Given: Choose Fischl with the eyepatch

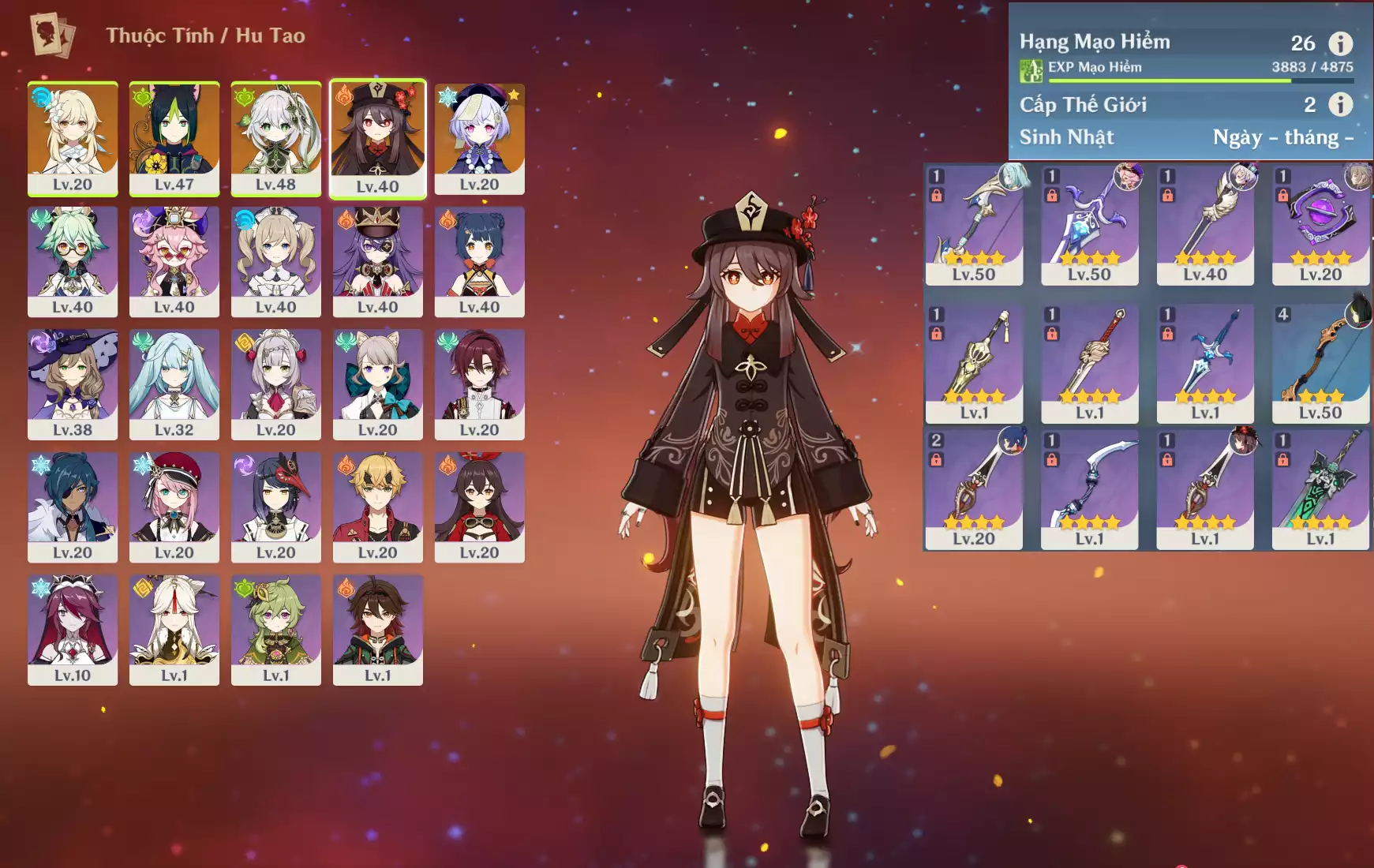Looking at the screenshot, I should pyautogui.click(x=377, y=261).
